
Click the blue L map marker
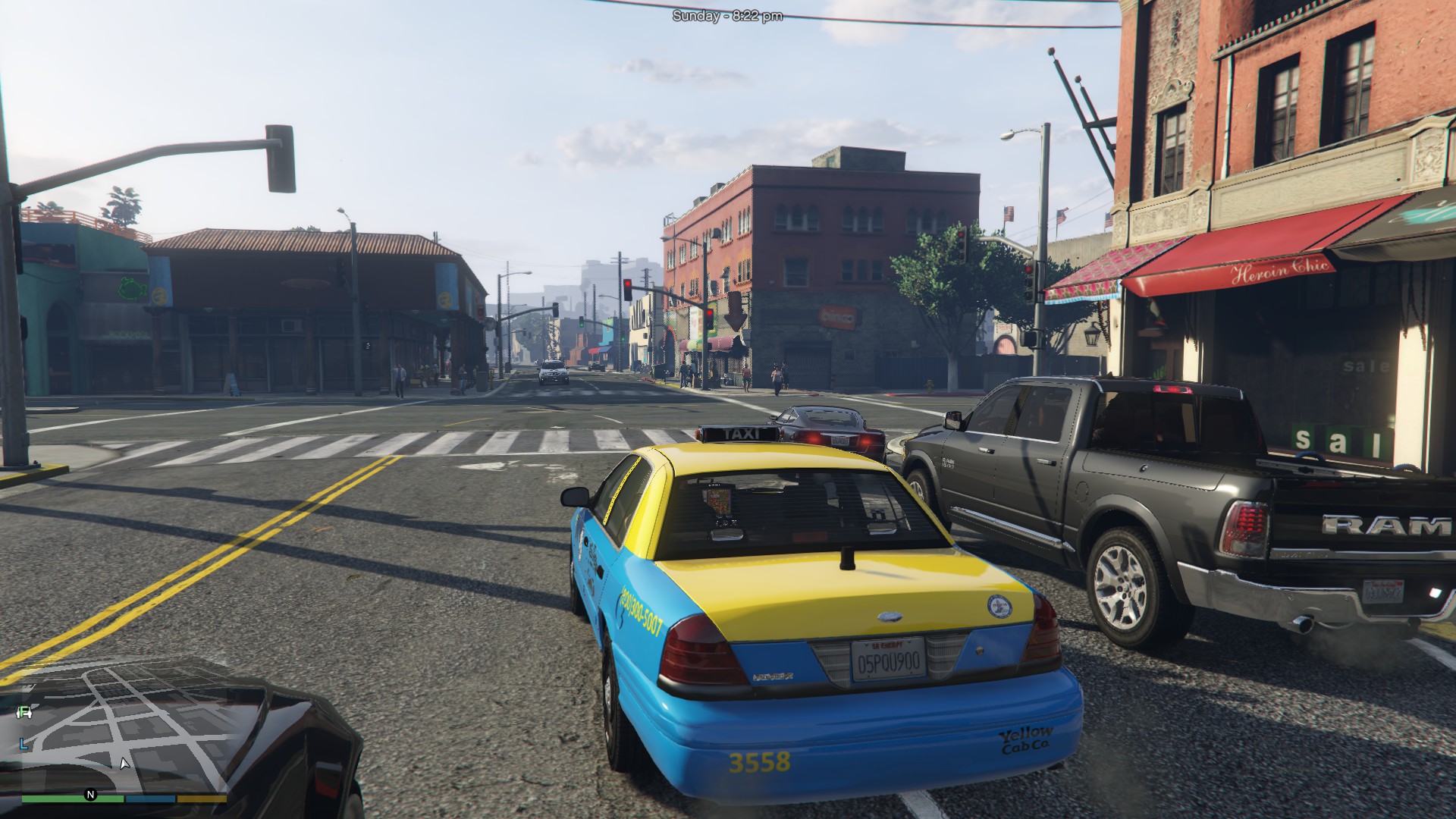tap(24, 745)
